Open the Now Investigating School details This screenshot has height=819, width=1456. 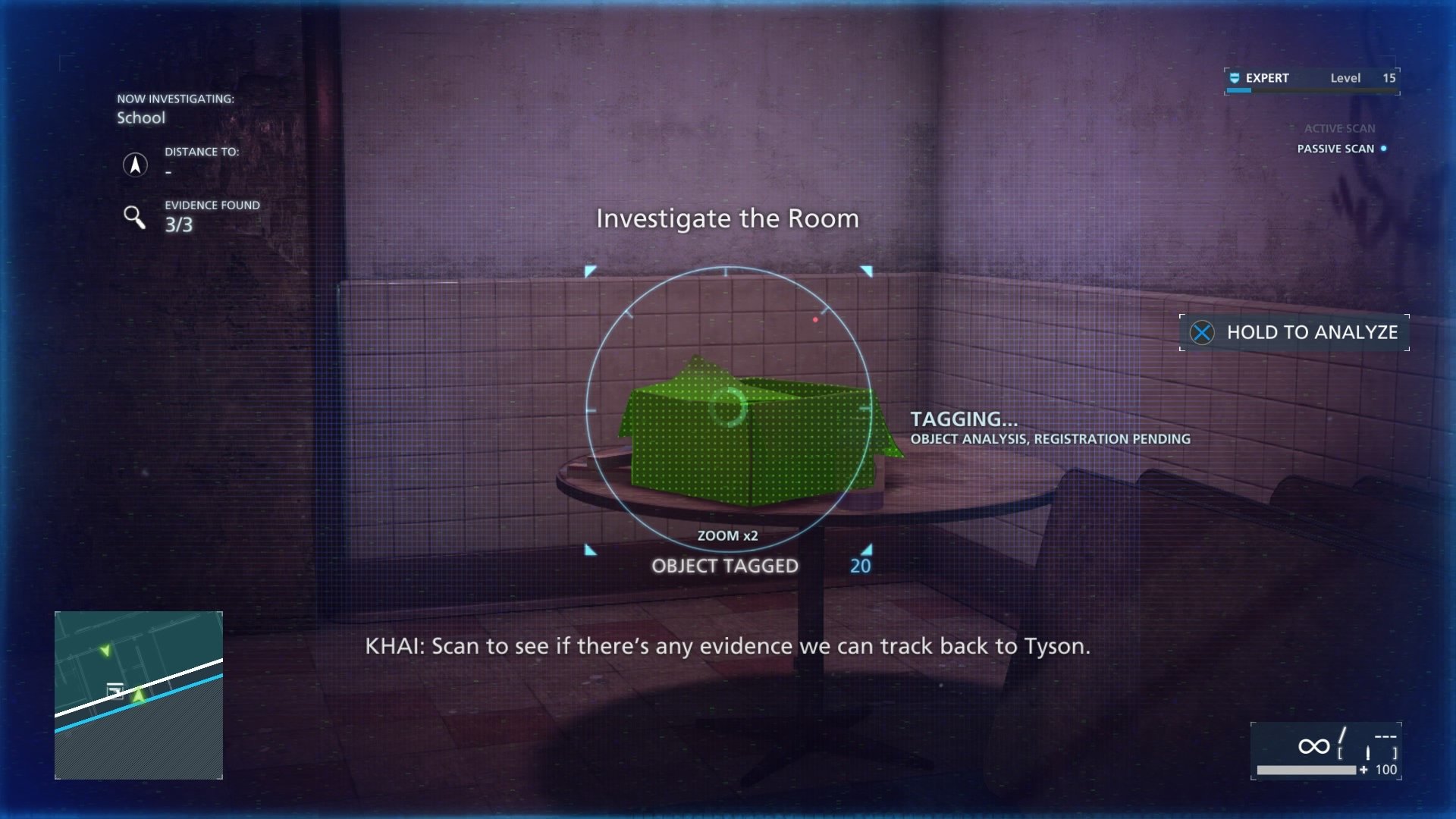click(141, 118)
